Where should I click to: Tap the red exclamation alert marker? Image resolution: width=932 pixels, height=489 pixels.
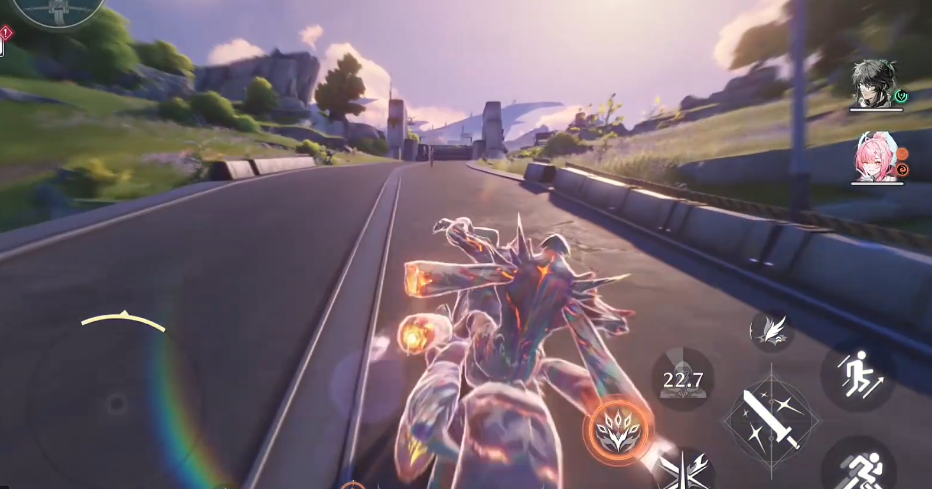5,33
